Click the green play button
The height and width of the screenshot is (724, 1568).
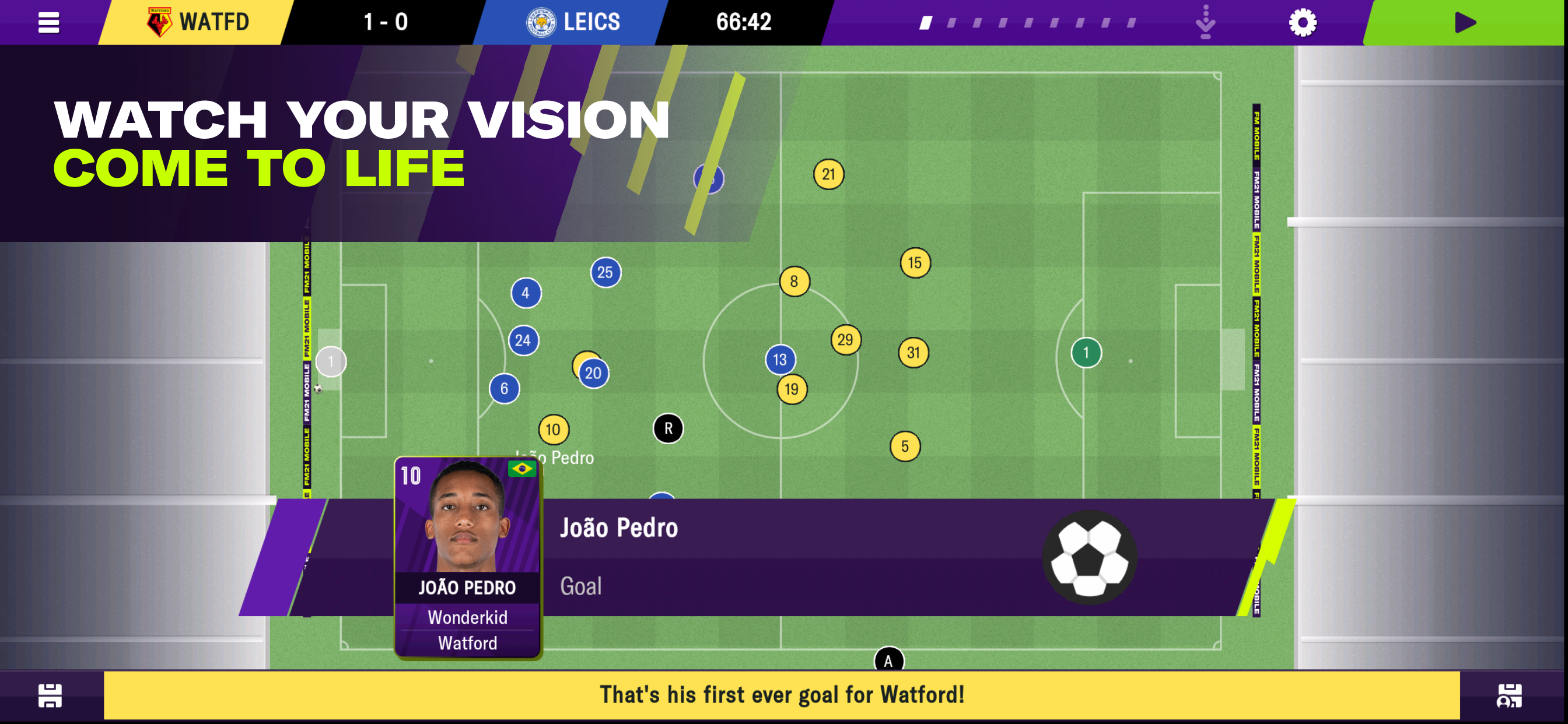[1465, 23]
